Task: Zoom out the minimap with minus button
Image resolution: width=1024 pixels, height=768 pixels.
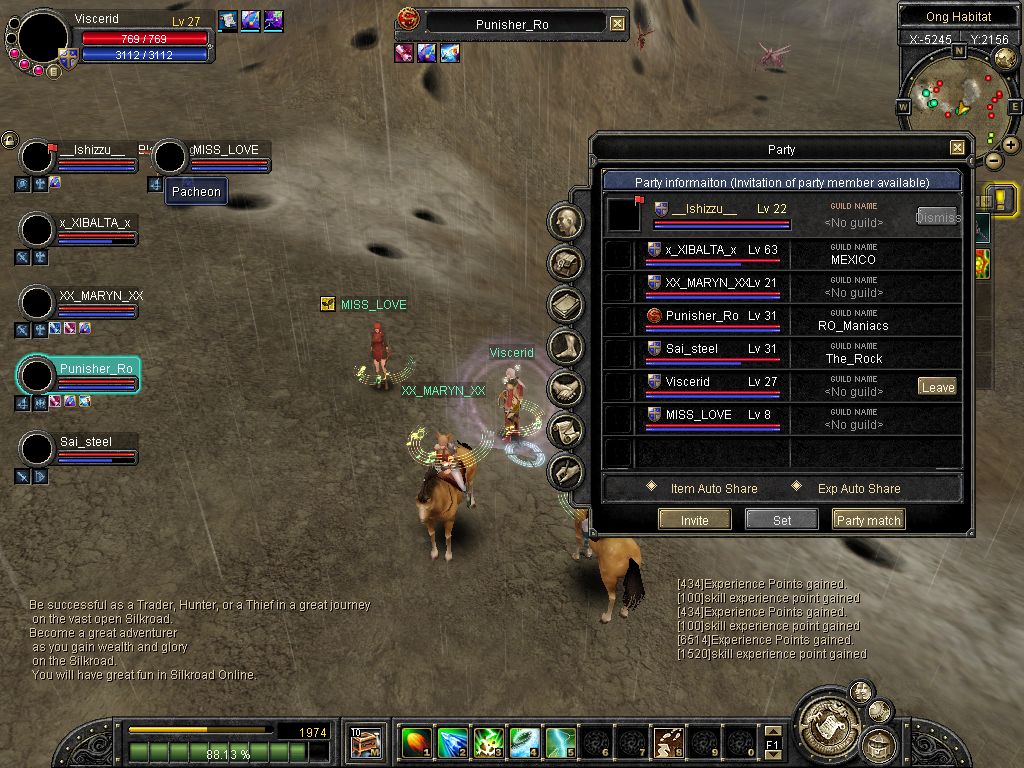Action: (993, 160)
